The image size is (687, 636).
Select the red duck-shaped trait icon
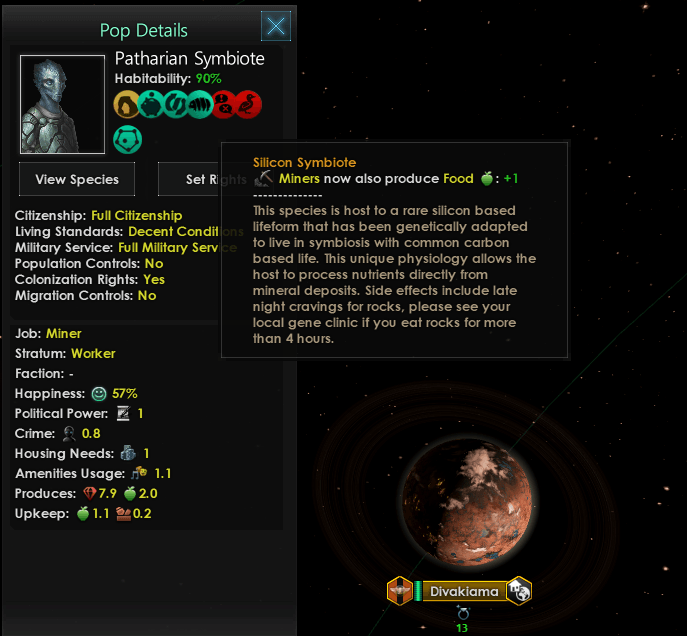point(250,104)
